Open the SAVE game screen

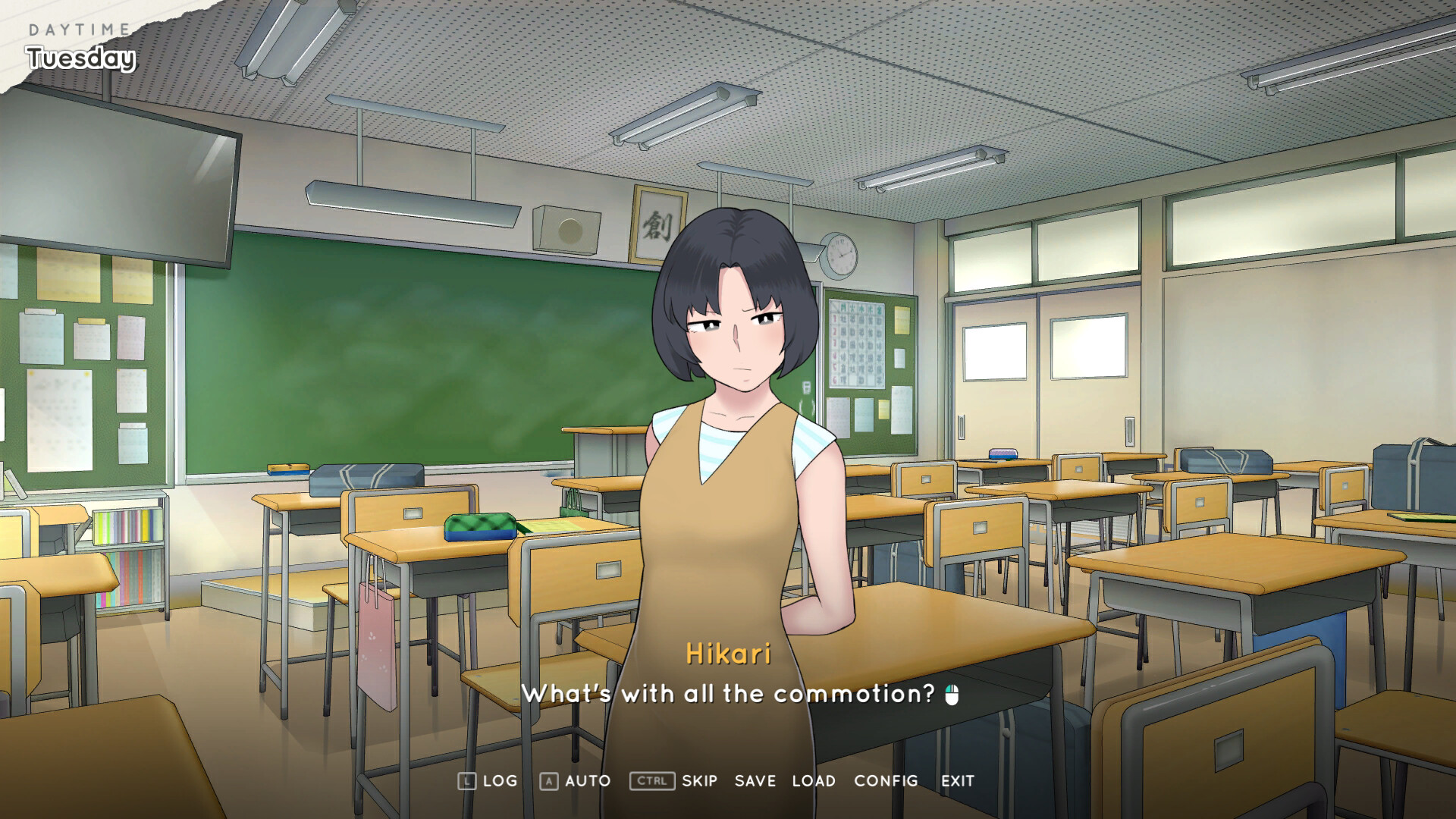tap(755, 780)
